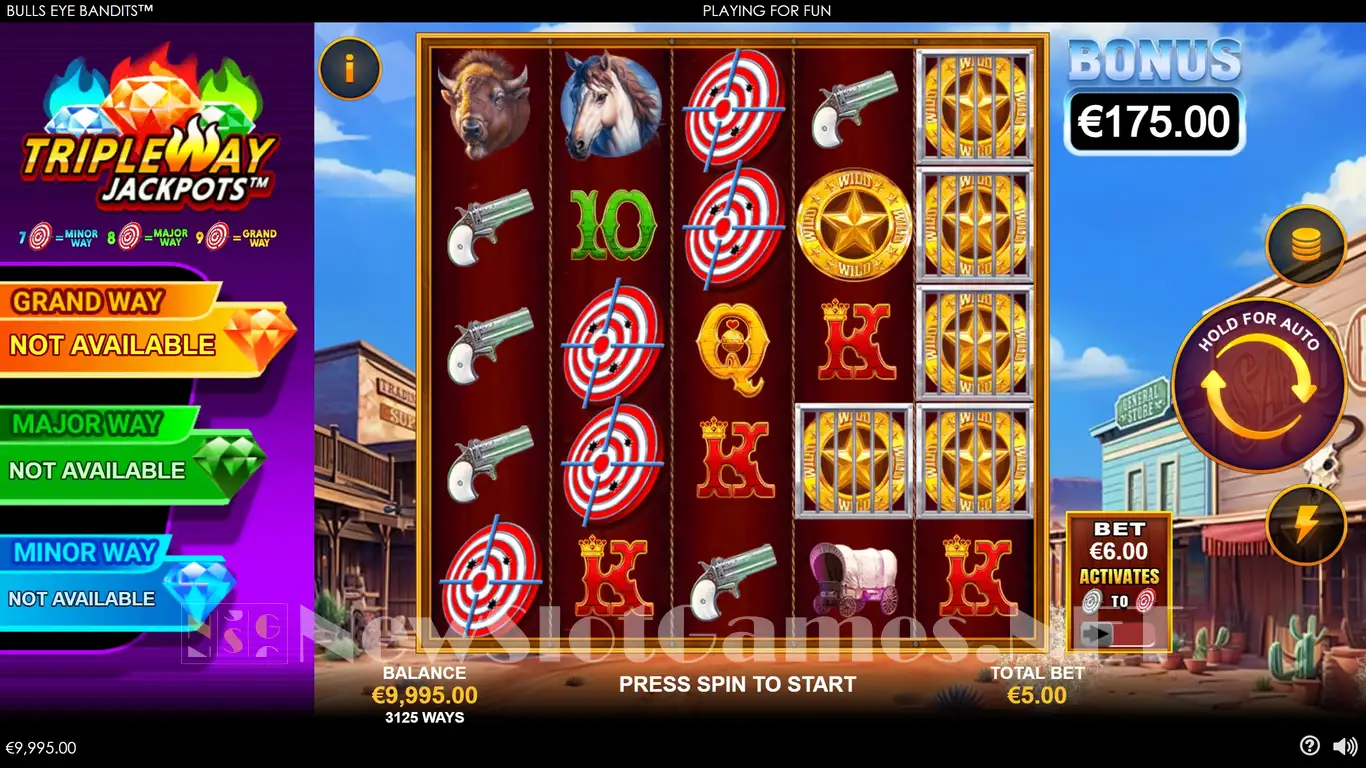Open the question mark help icon

(1309, 746)
